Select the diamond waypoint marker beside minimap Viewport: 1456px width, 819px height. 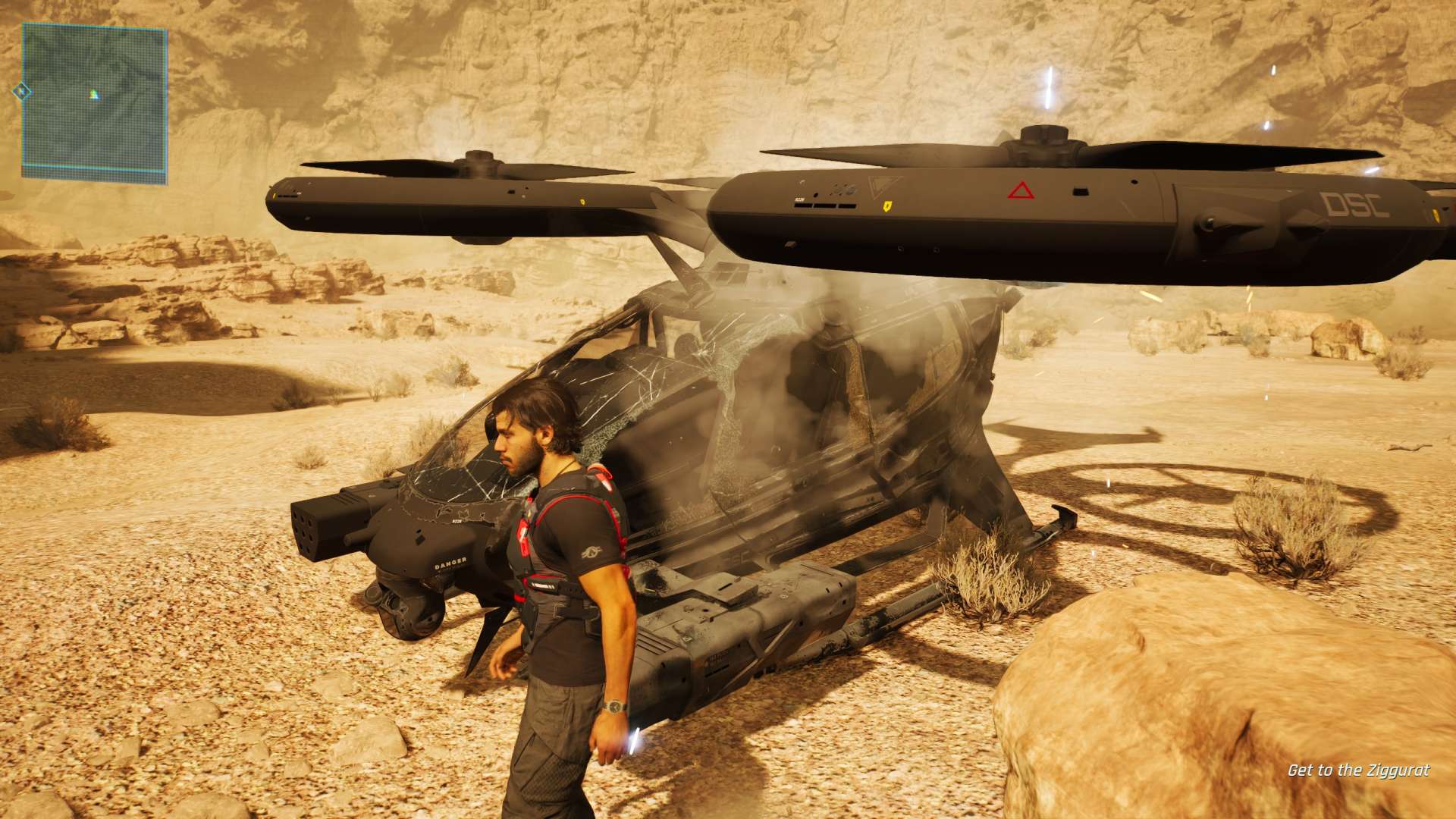(22, 92)
